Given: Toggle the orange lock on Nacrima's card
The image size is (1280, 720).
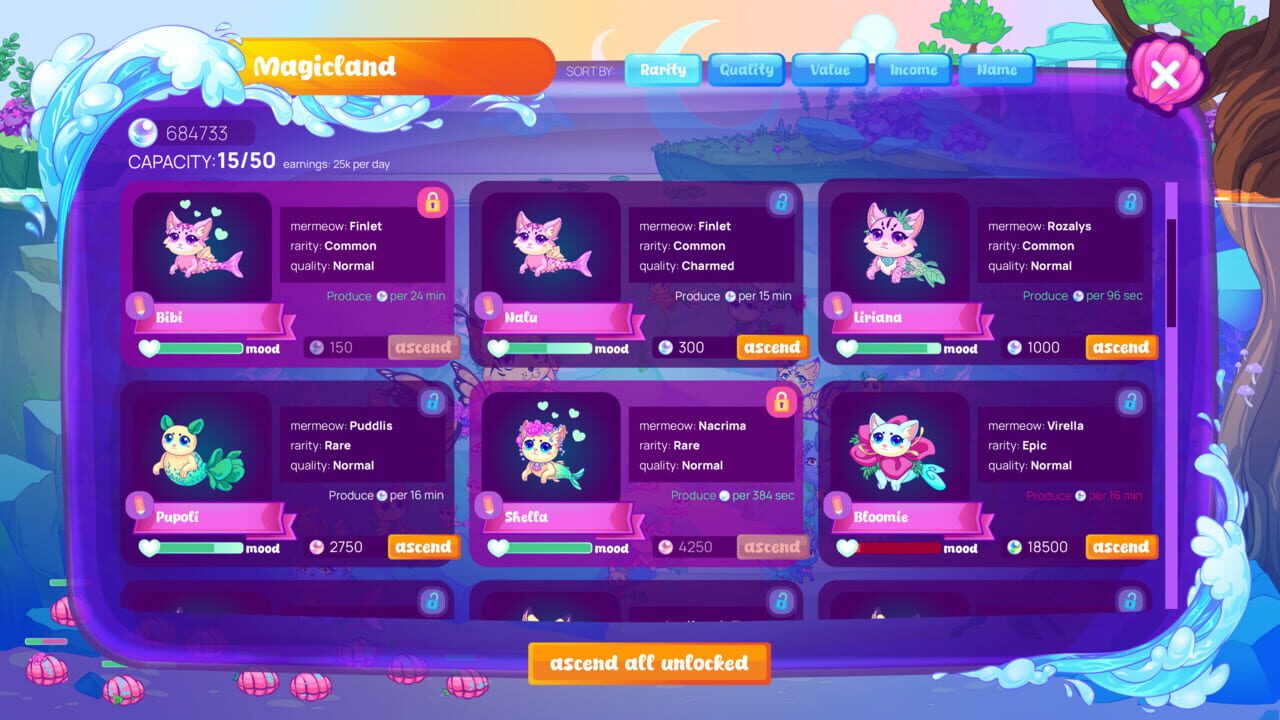Looking at the screenshot, I should pos(781,399).
